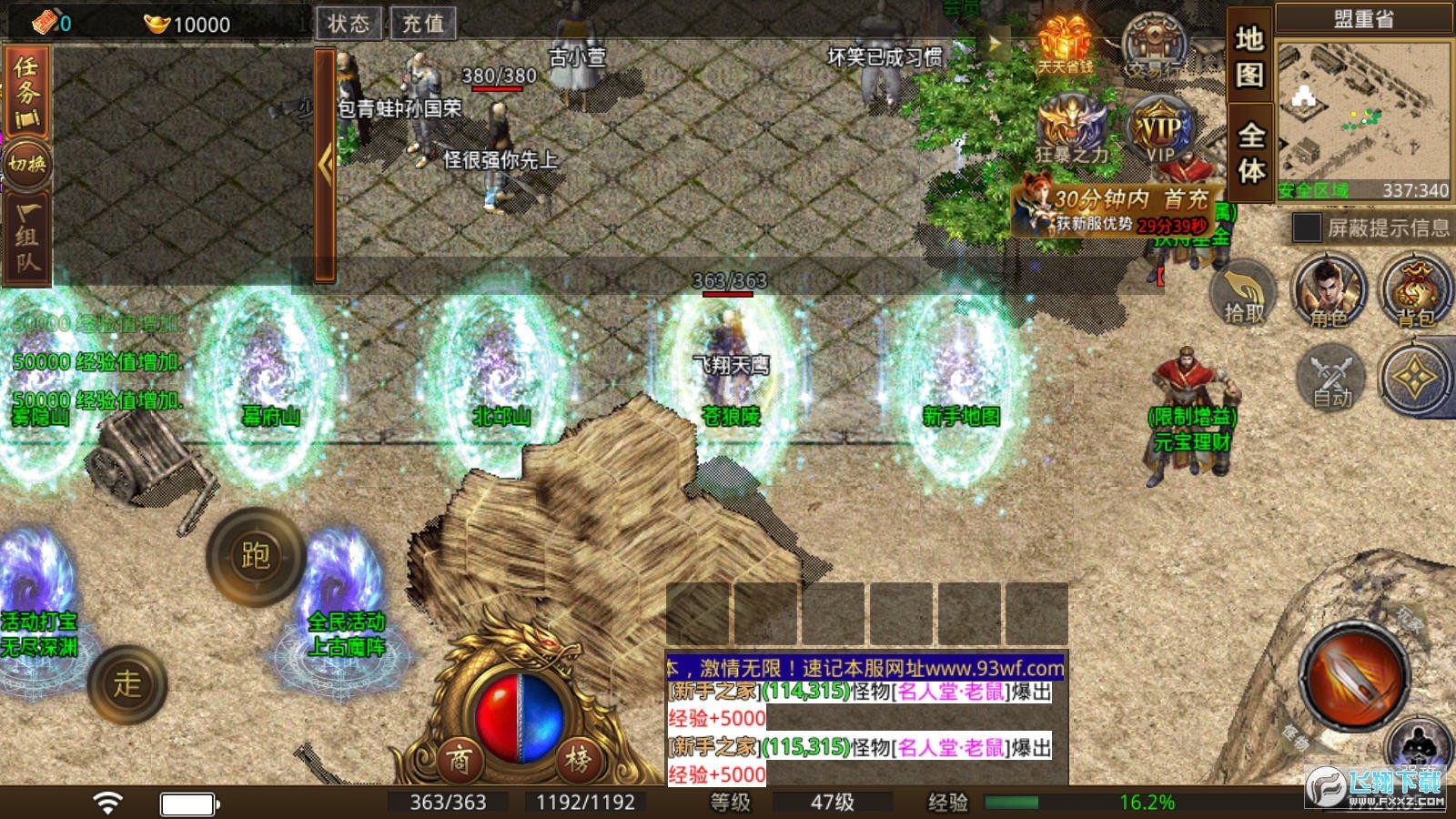Tap the 切换 switch button
1456x819 pixels.
click(27, 164)
